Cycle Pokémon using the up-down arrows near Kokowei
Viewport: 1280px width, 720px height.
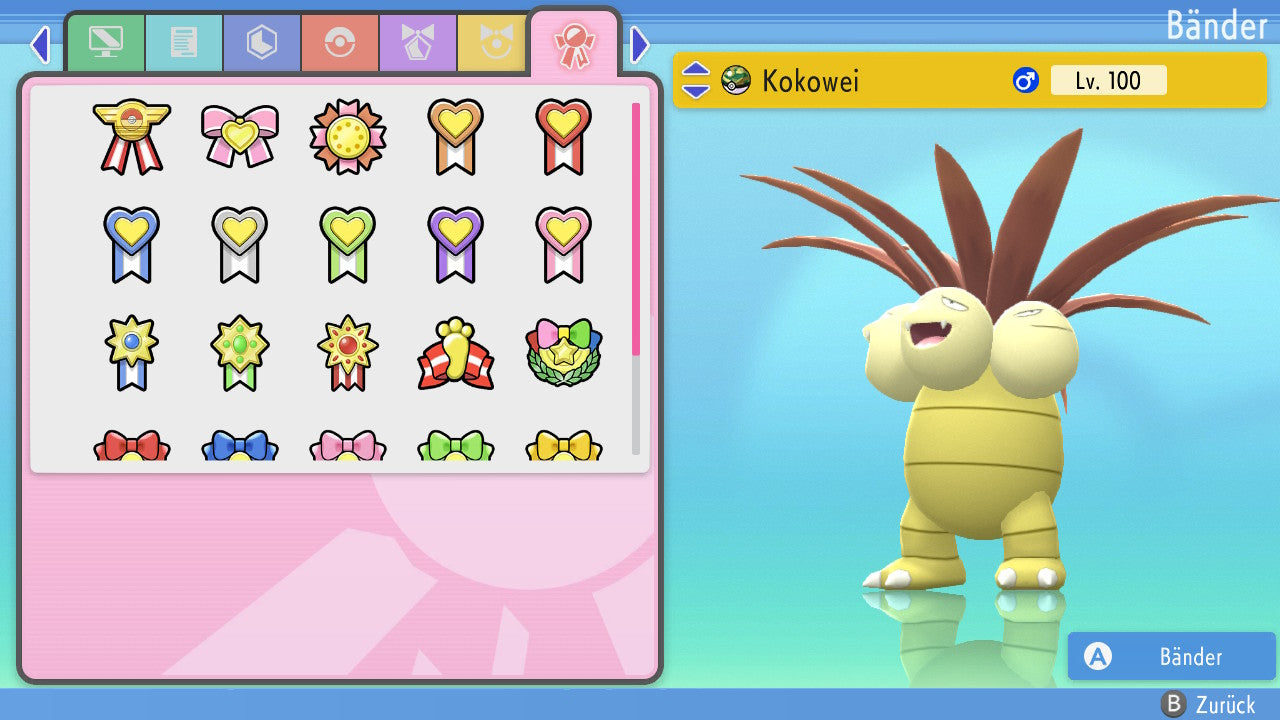pos(695,80)
